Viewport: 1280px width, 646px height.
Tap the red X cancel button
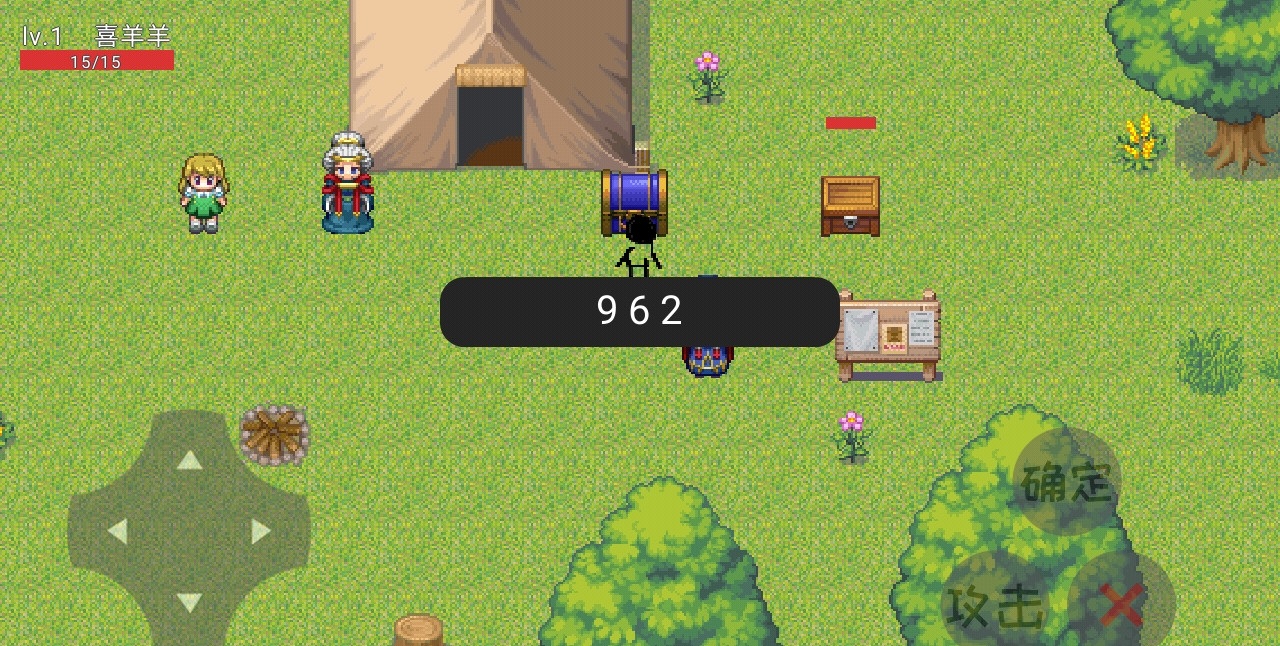tap(1121, 604)
